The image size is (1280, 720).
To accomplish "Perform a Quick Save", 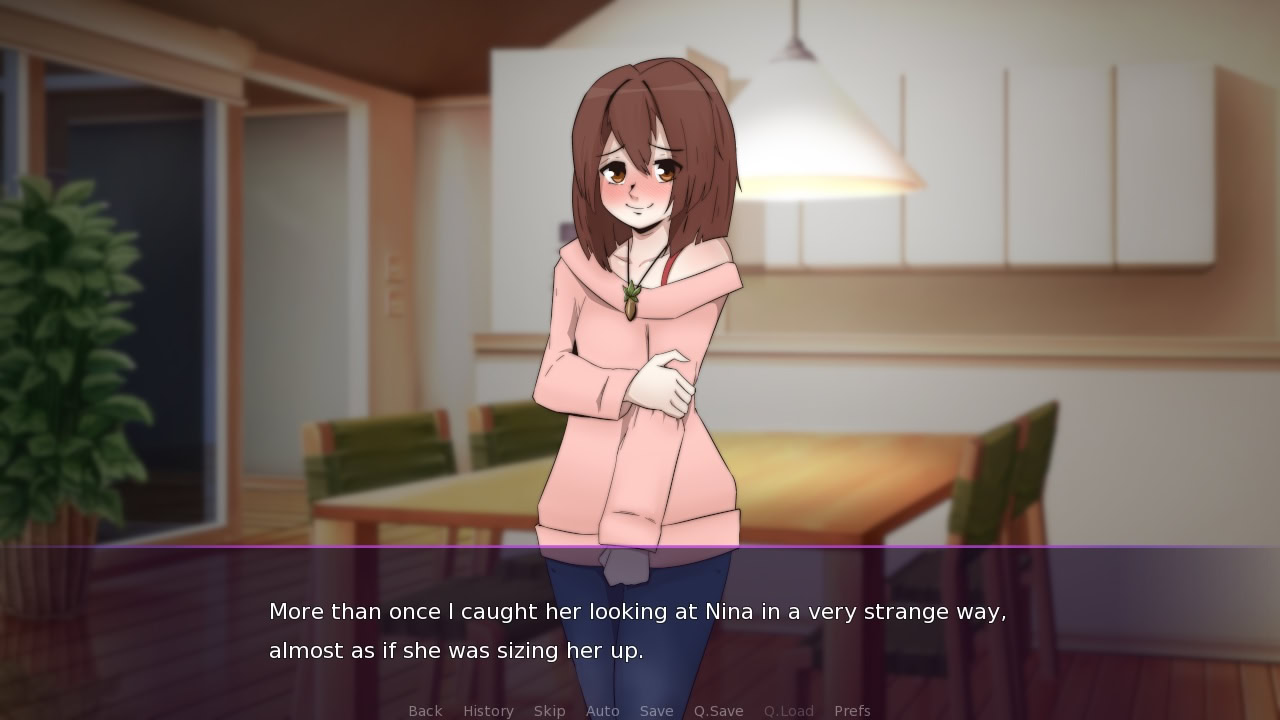I will 718,710.
